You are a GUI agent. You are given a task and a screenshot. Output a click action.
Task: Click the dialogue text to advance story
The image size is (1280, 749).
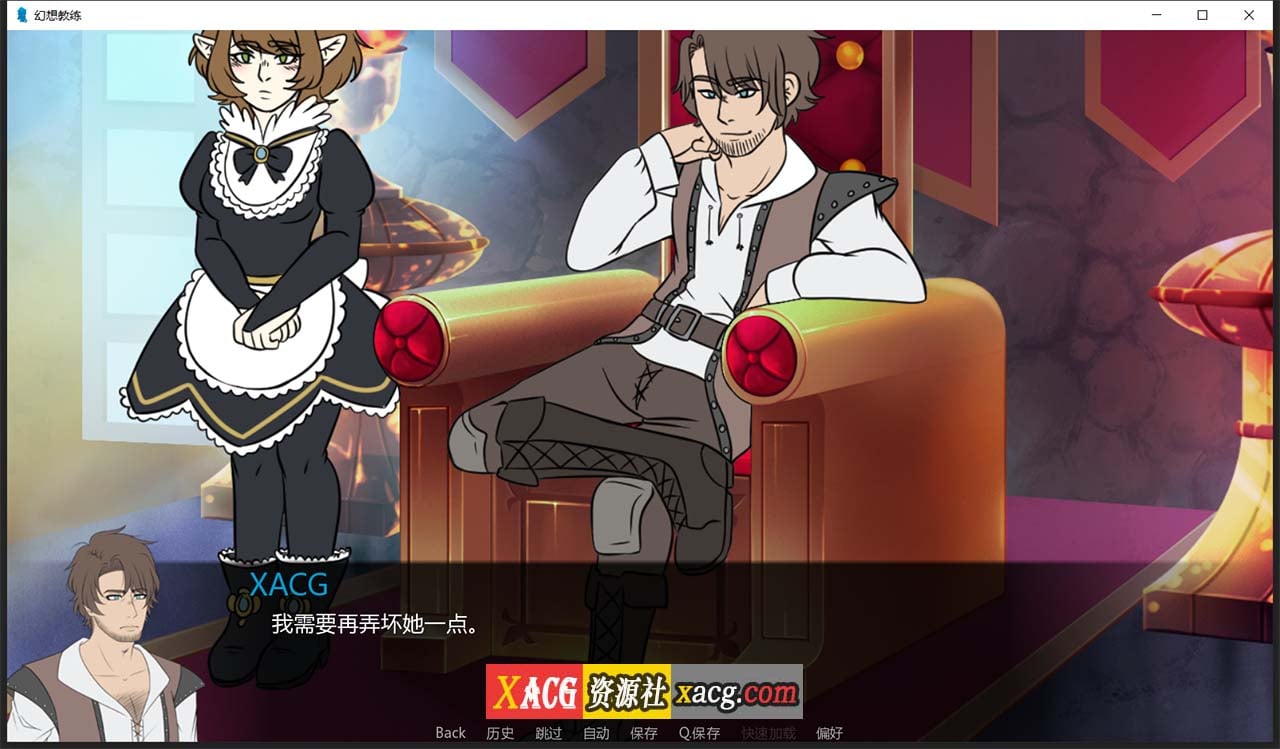tap(374, 622)
